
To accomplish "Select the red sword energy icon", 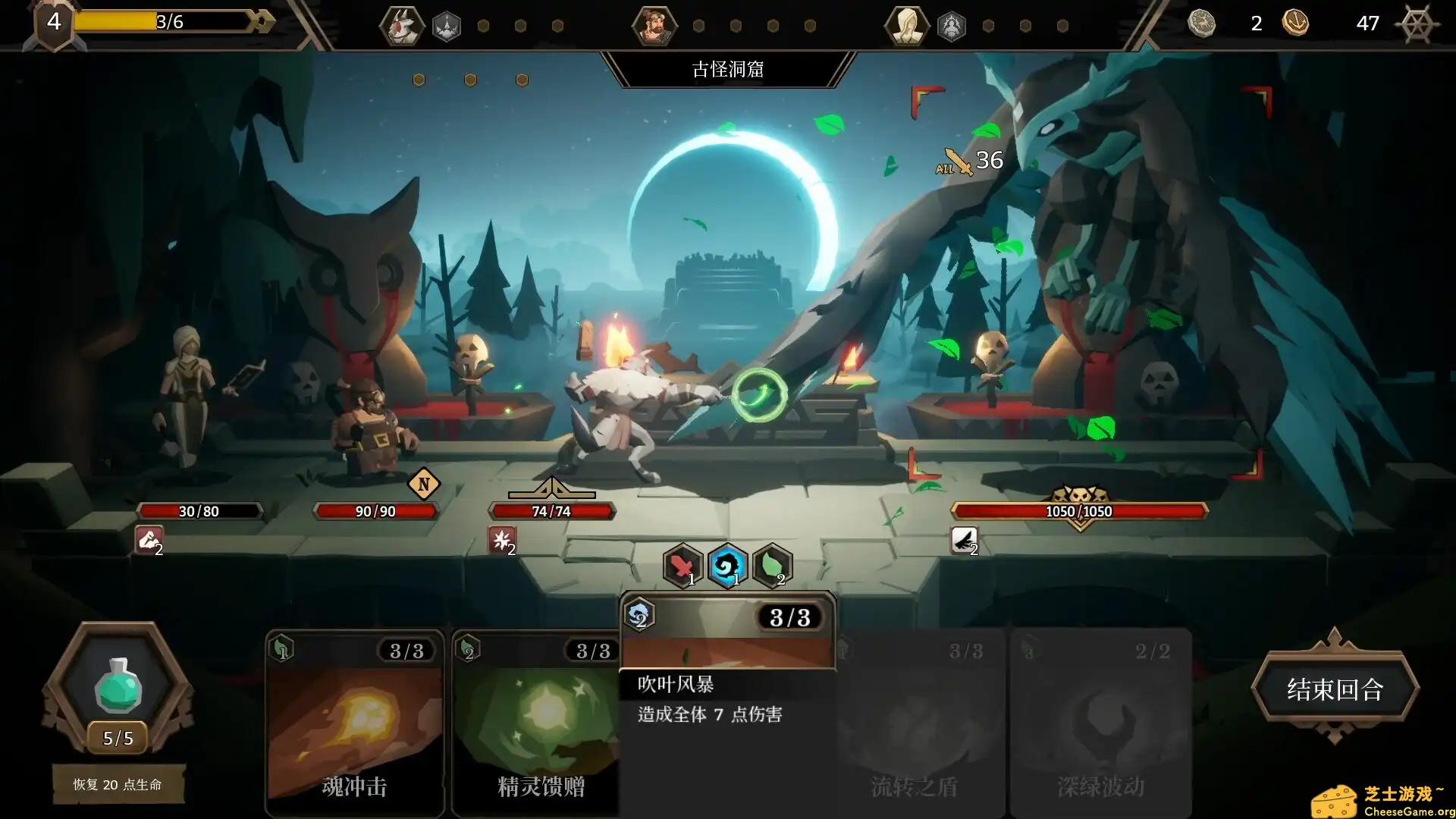I will coord(682,566).
